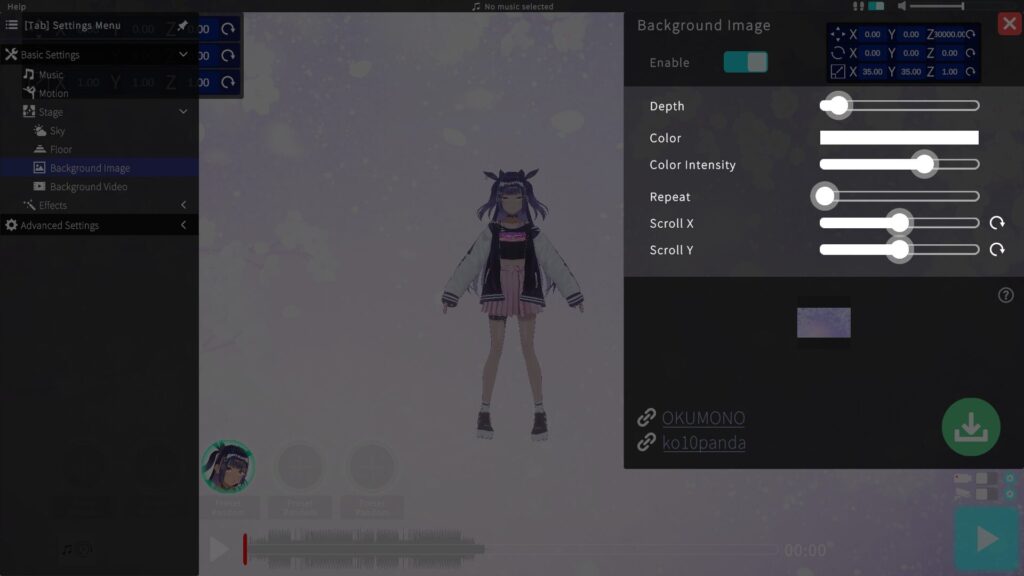1024x576 pixels.
Task: Open the white Color swatch picker
Action: [x=899, y=138]
